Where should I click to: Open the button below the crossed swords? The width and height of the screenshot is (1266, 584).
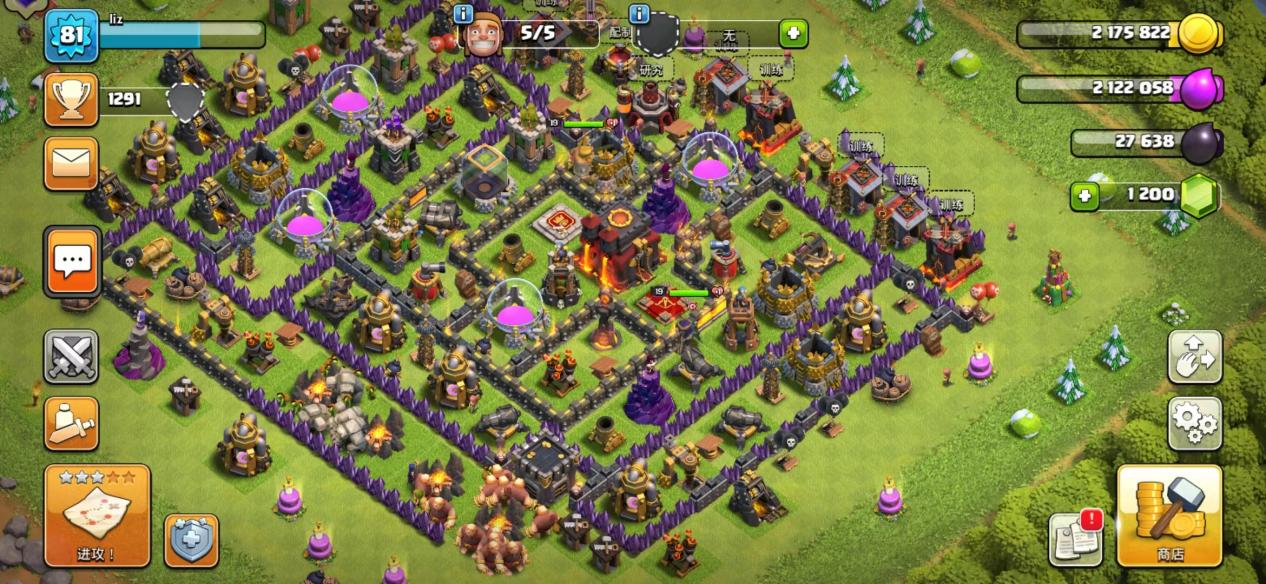[x=71, y=424]
